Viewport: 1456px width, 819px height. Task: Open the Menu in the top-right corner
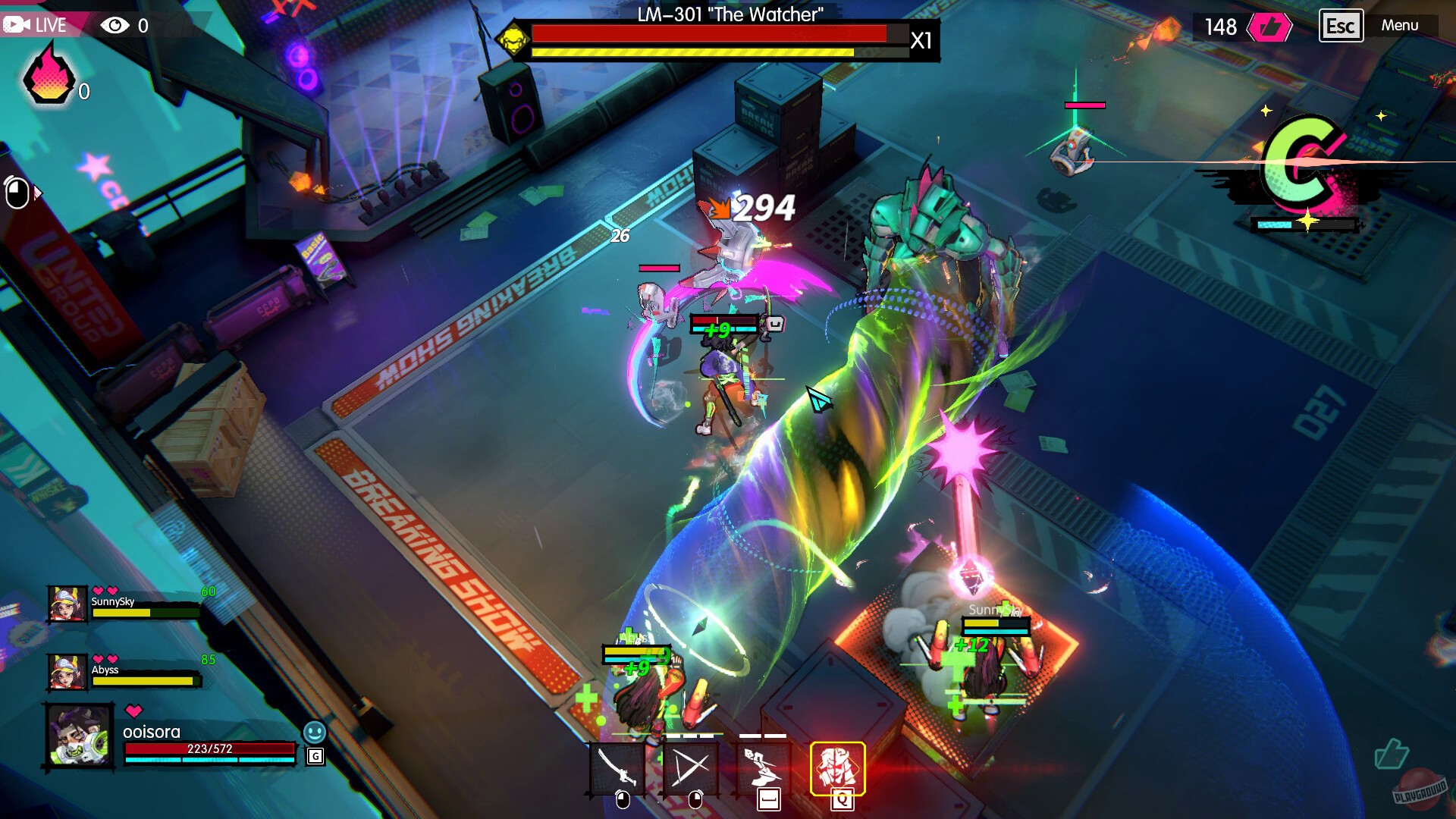[x=1401, y=25]
